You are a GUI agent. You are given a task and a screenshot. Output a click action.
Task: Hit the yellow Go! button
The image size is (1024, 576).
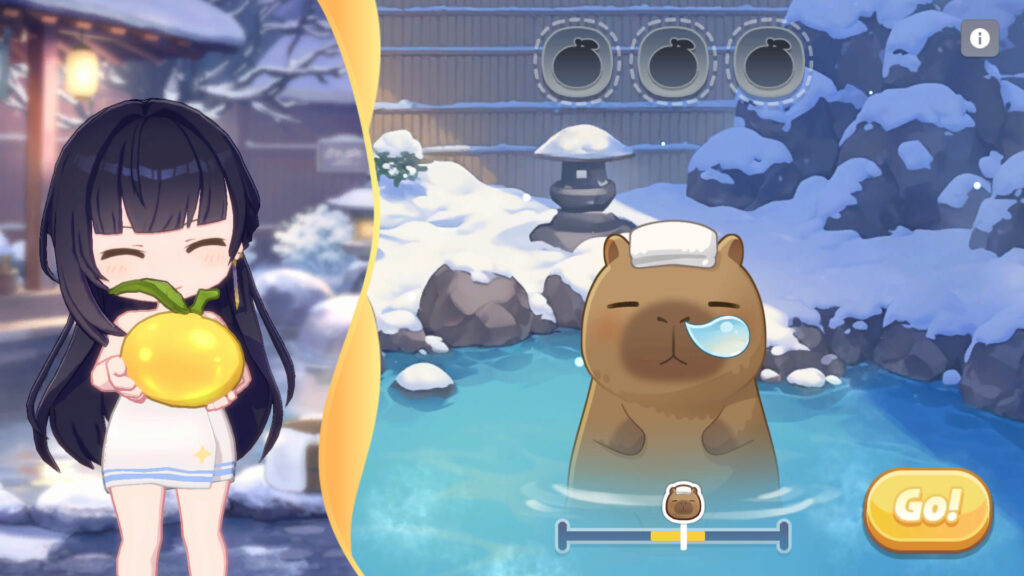[x=927, y=508]
